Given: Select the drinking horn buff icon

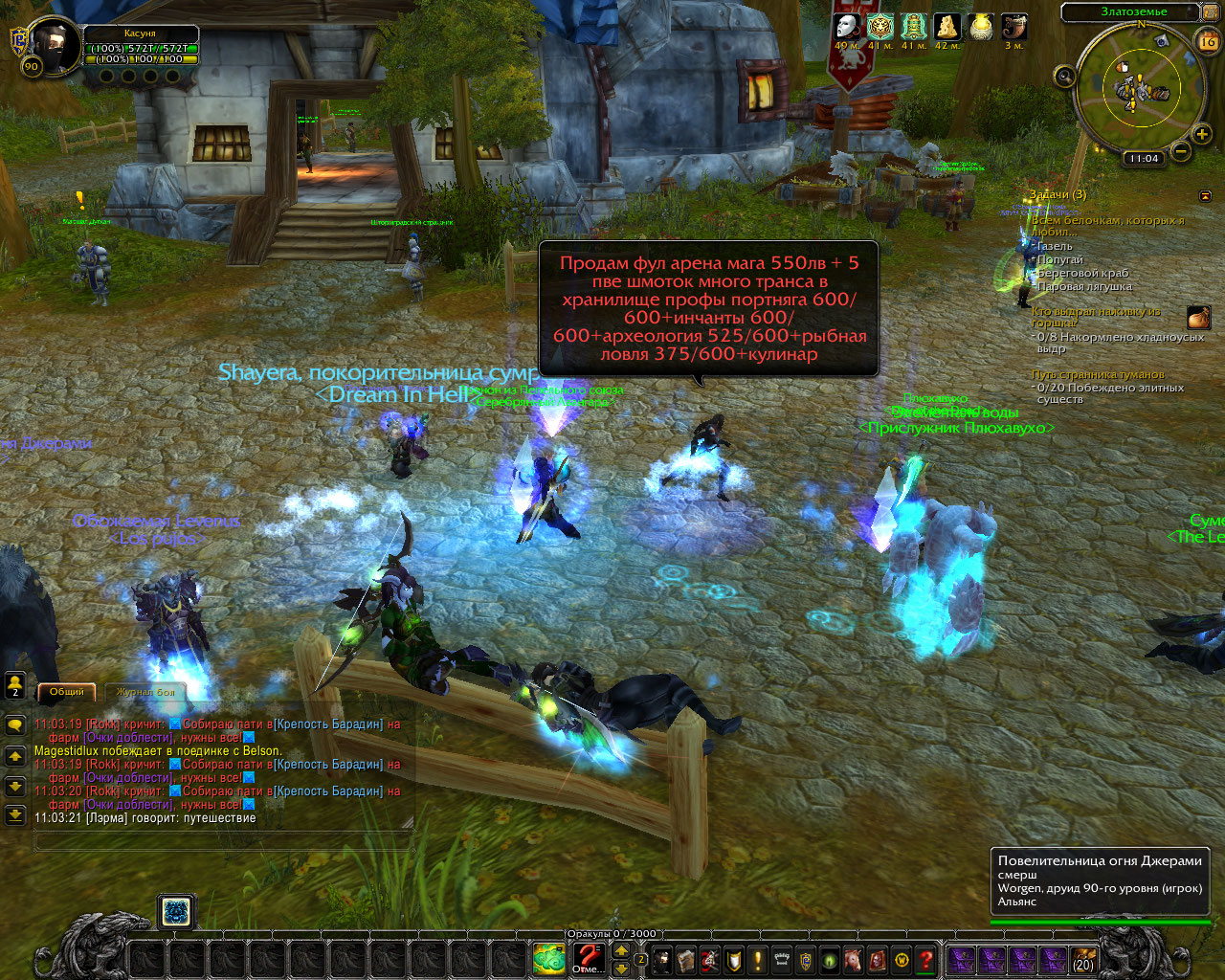Looking at the screenshot, I should point(1013,26).
